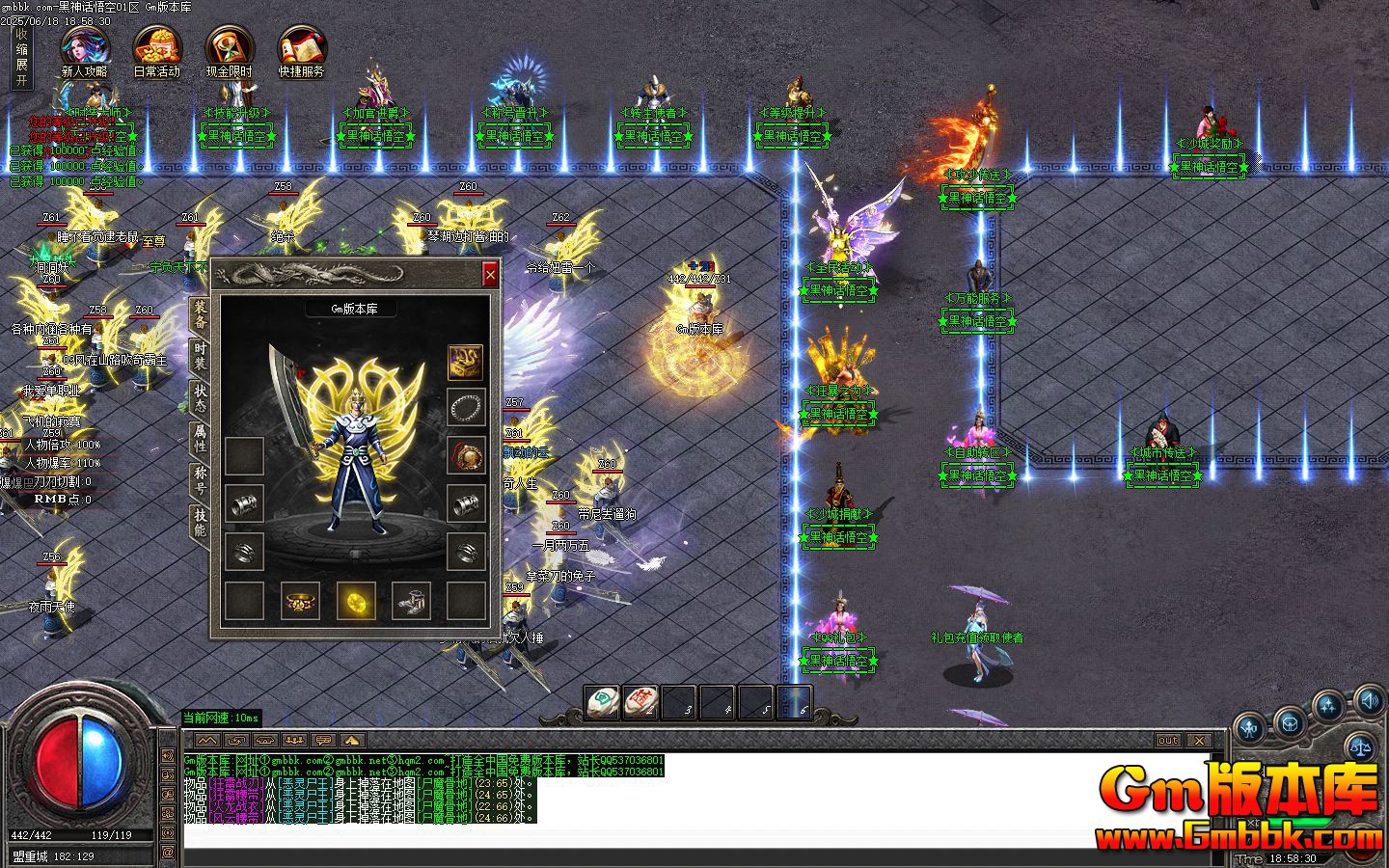
Task: Click the trade scales icon bottom-right
Action: 1363,745
